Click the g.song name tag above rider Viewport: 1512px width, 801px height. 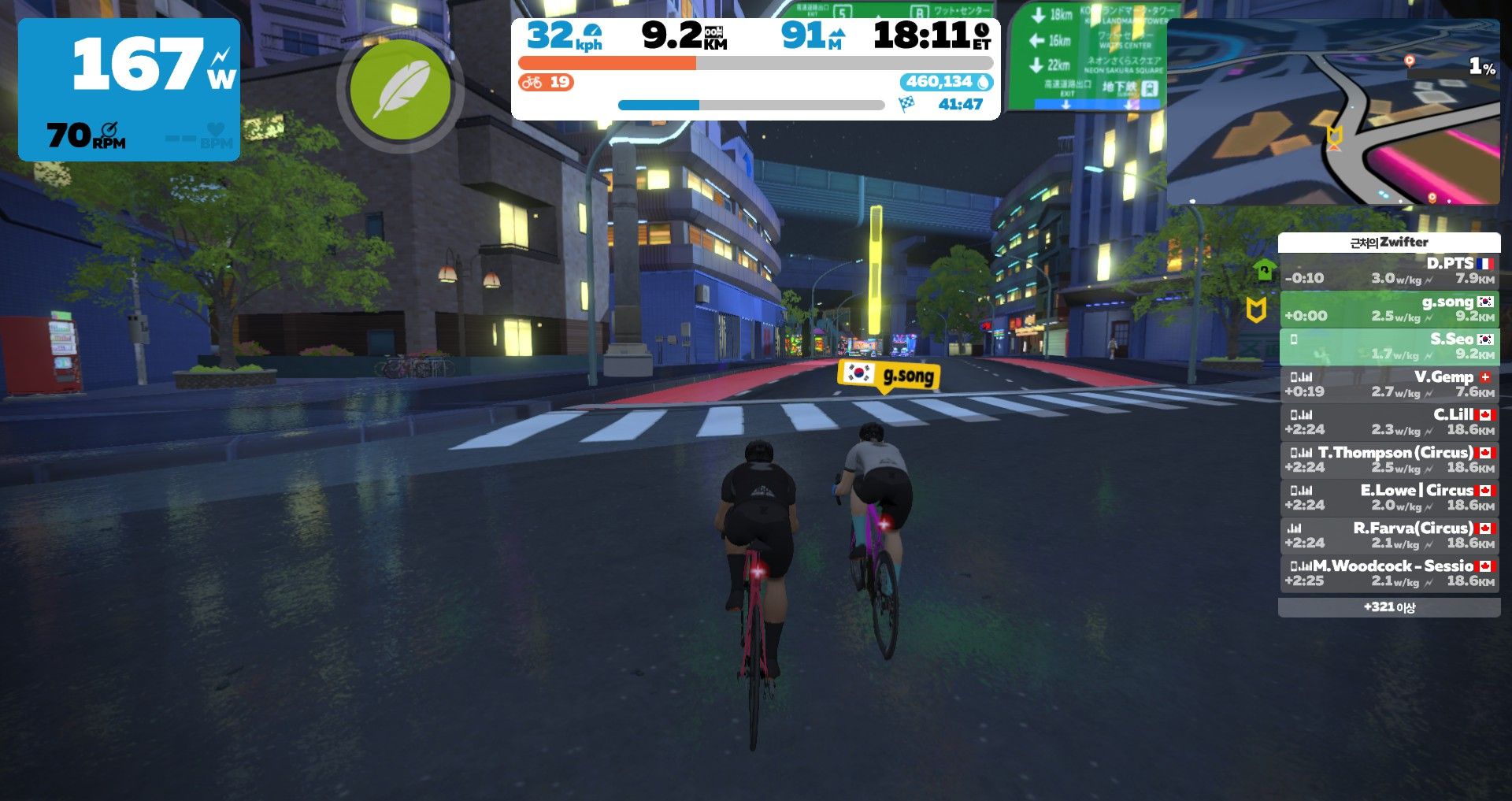coord(889,375)
